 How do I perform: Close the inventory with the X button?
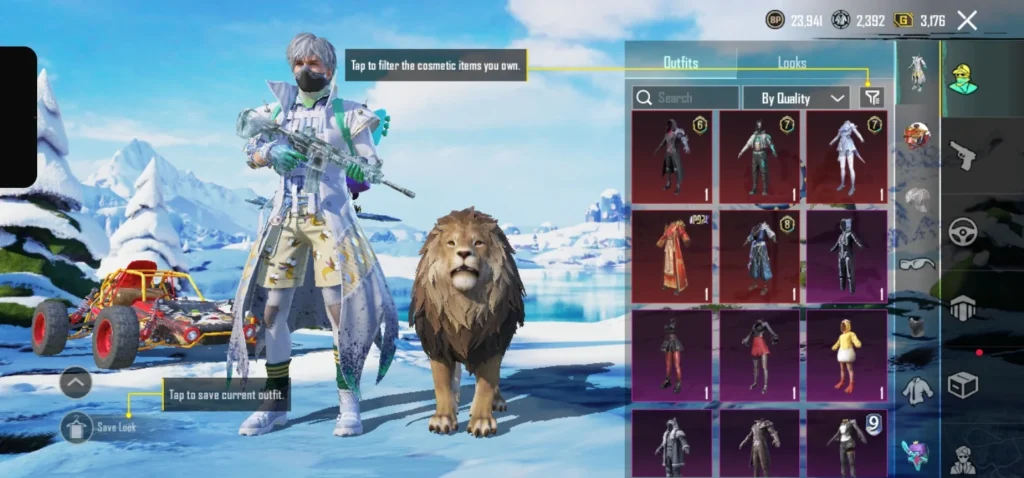(x=967, y=20)
